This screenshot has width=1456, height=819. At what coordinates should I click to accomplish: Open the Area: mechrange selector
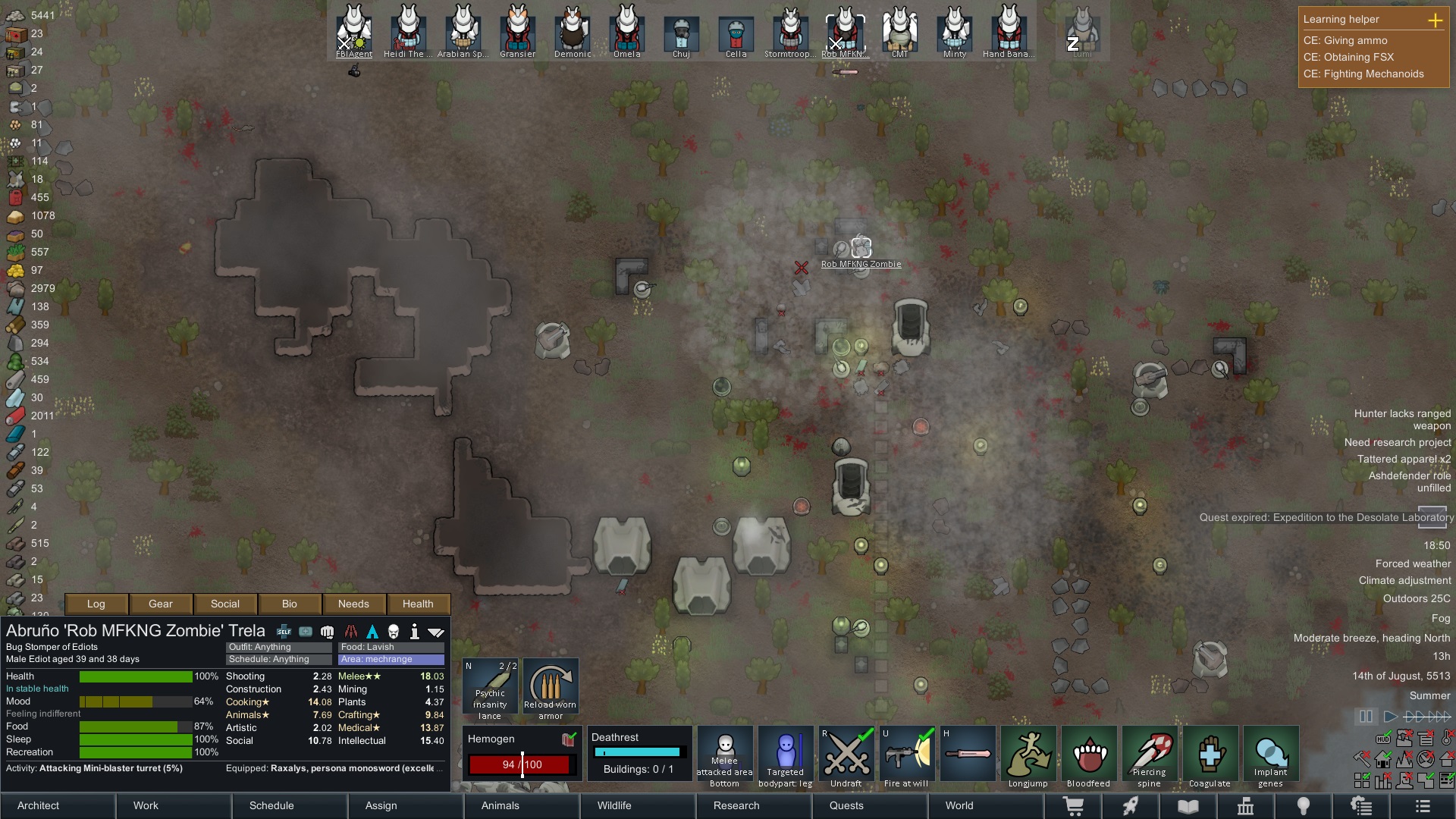pos(391,659)
